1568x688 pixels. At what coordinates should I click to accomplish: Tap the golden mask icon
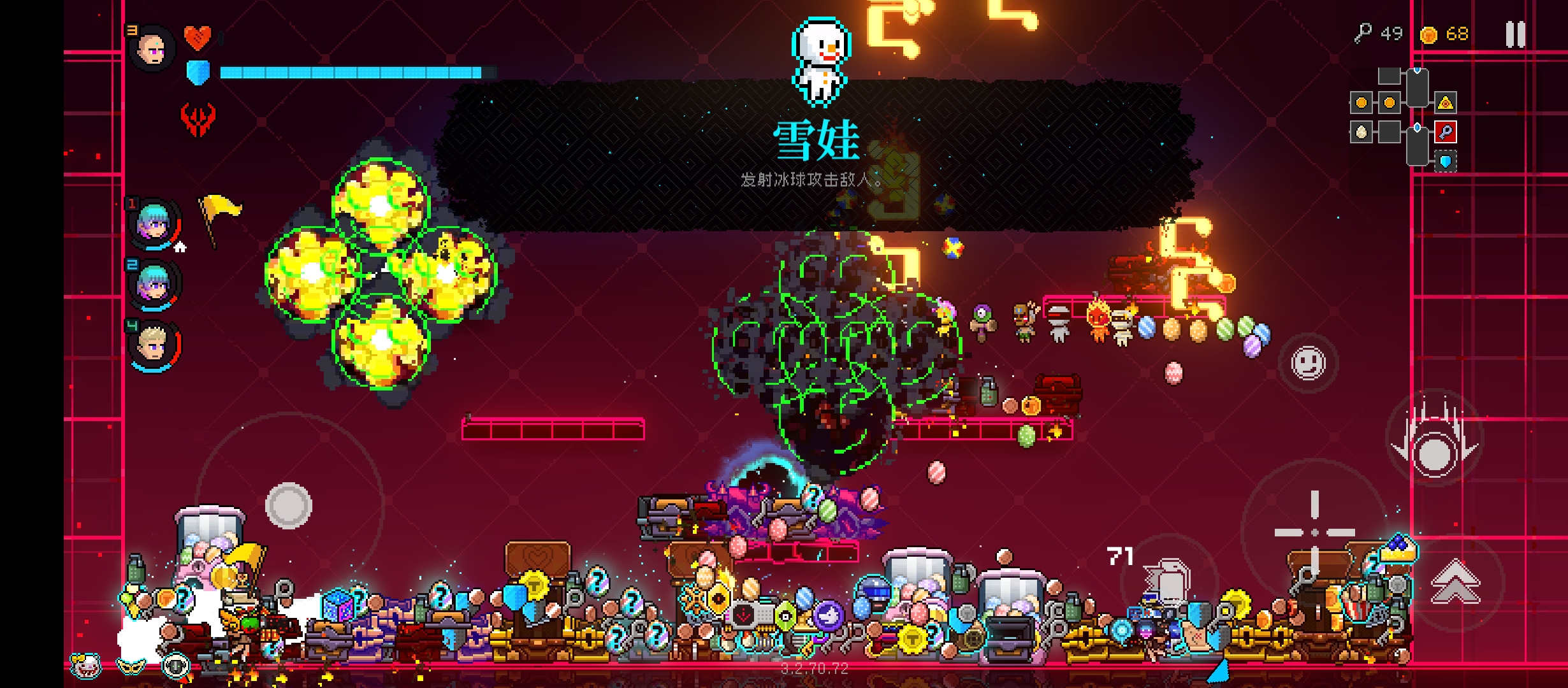click(x=131, y=666)
